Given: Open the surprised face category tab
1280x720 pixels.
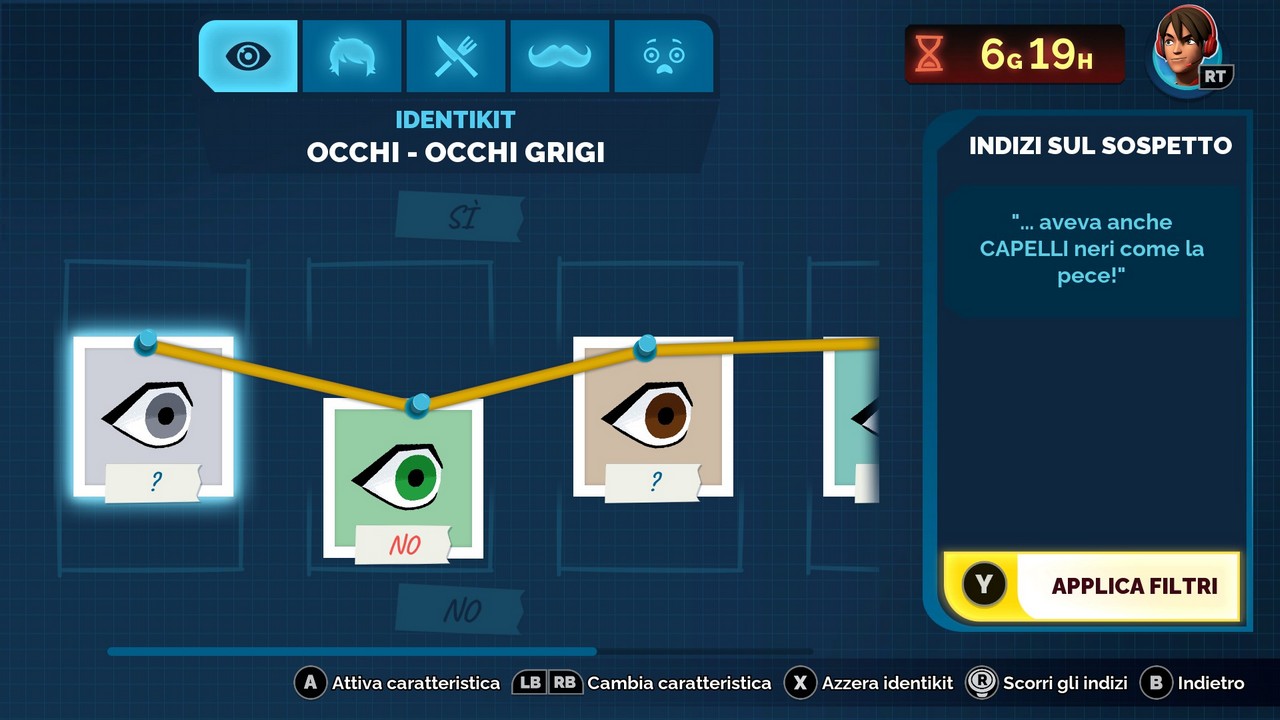Looking at the screenshot, I should (x=664, y=56).
